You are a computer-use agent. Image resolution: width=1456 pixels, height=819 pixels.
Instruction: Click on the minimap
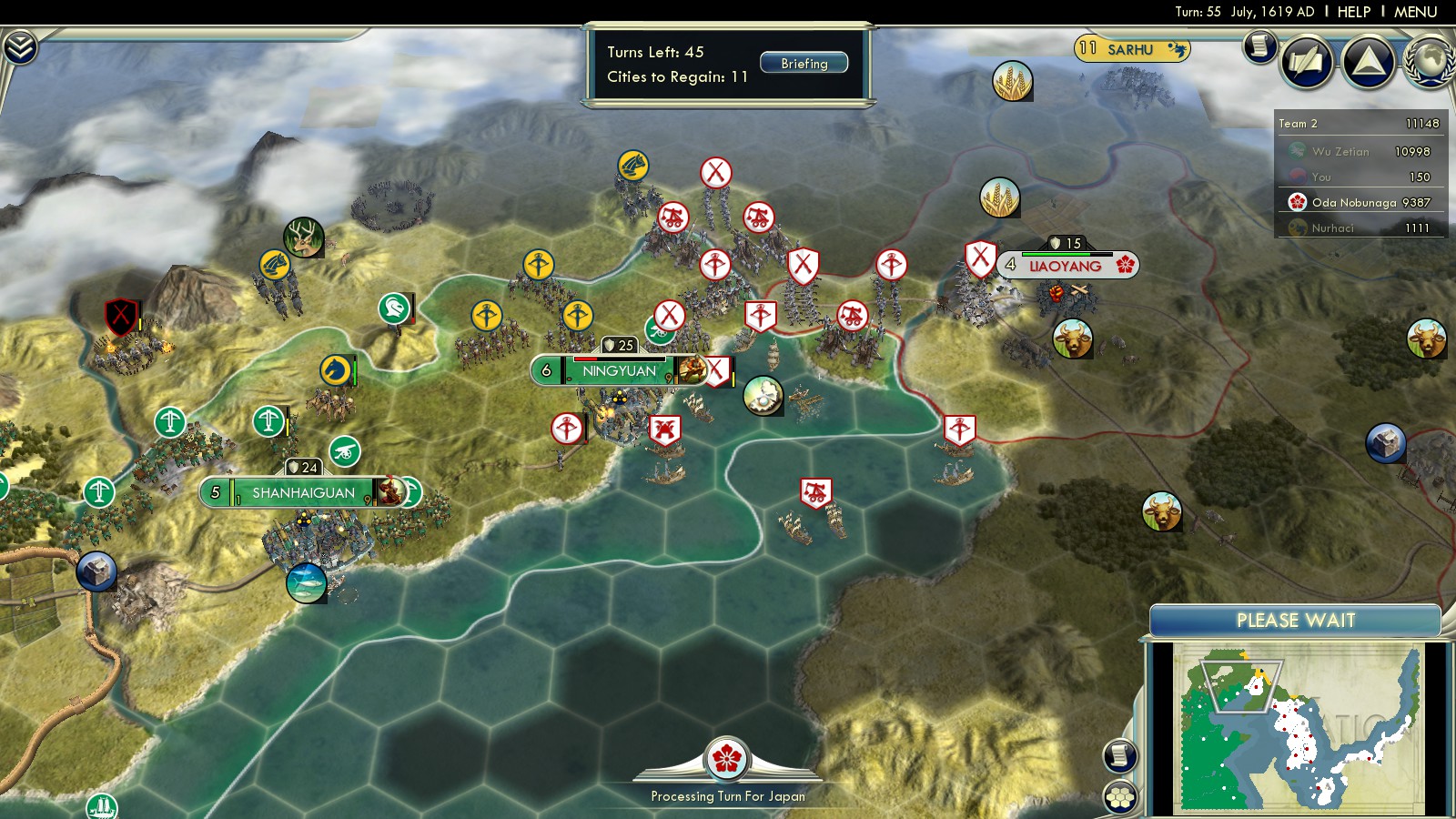1296,726
